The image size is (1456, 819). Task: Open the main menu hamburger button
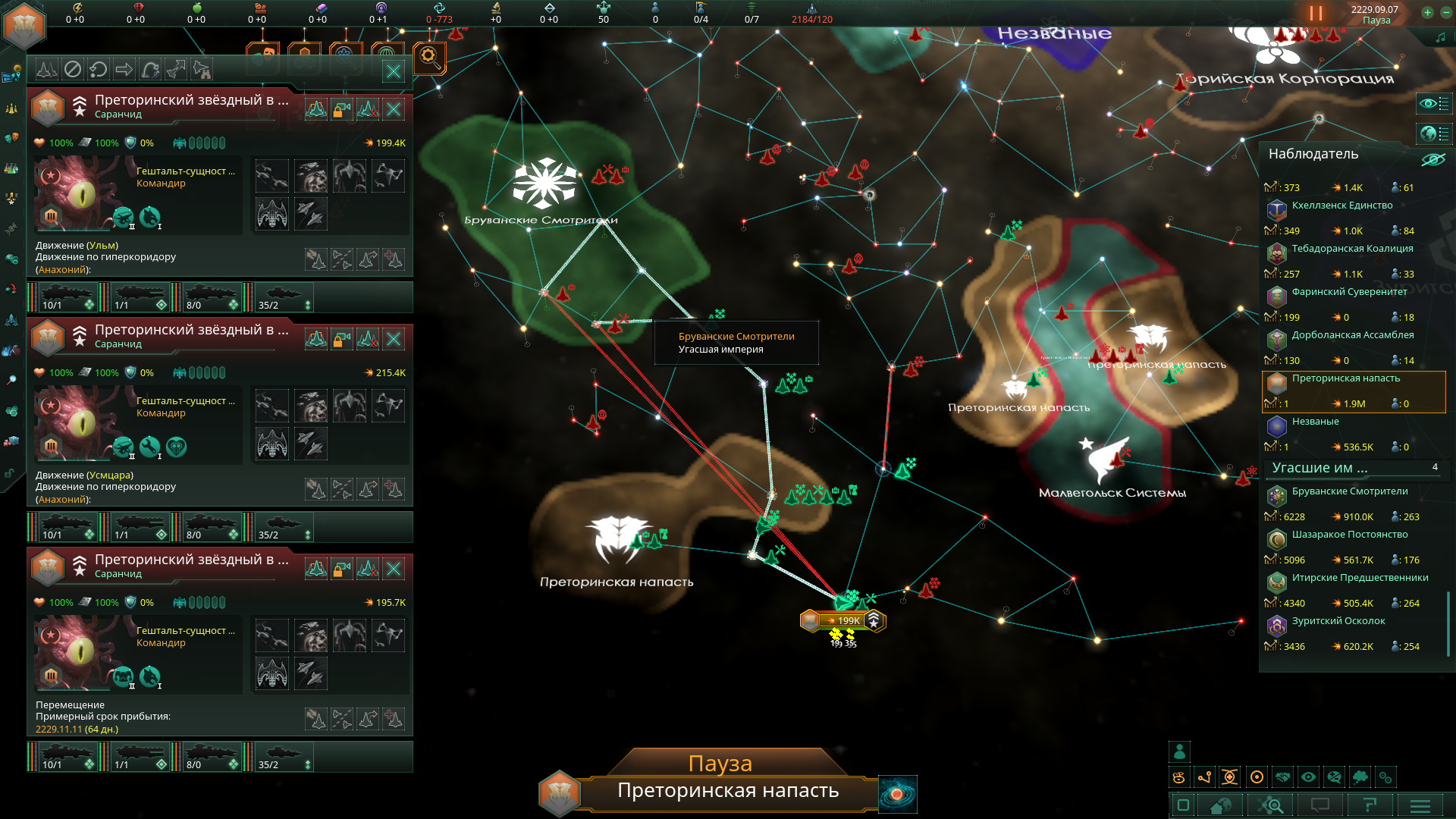1420,805
